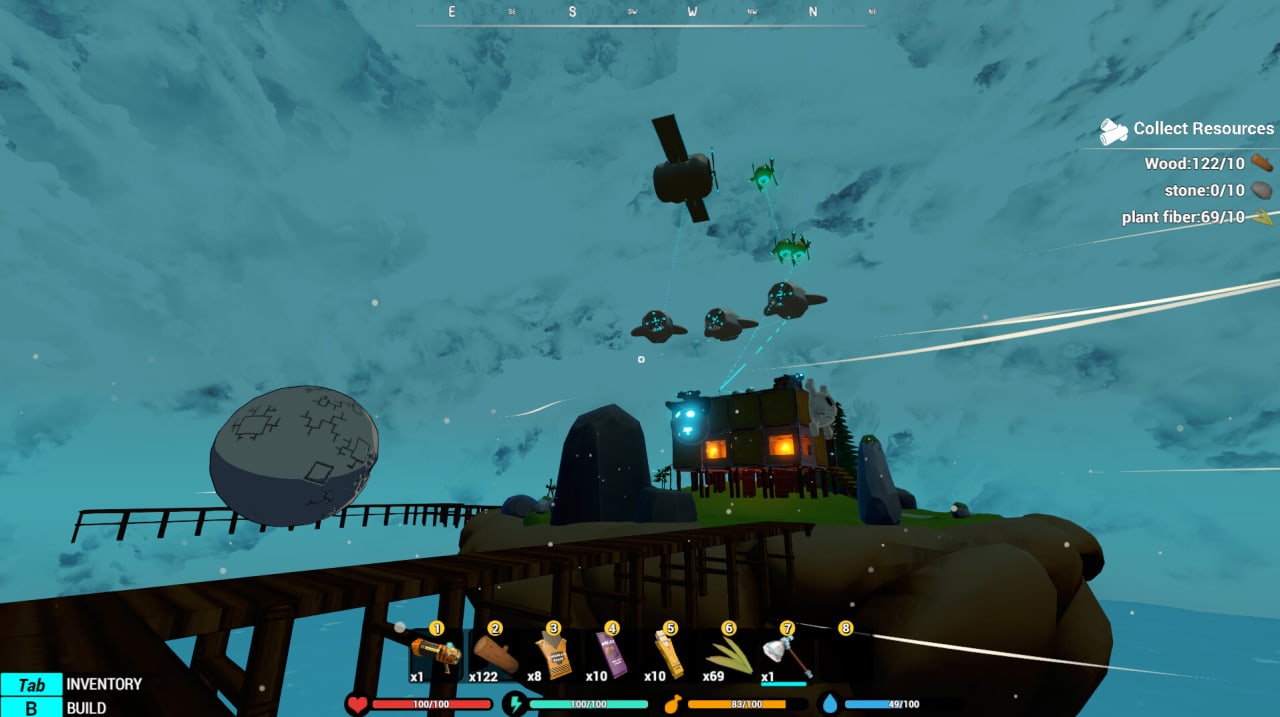This screenshot has height=717, width=1280.
Task: Select the purple chocolate bar hotbar slot
Action: pos(611,655)
